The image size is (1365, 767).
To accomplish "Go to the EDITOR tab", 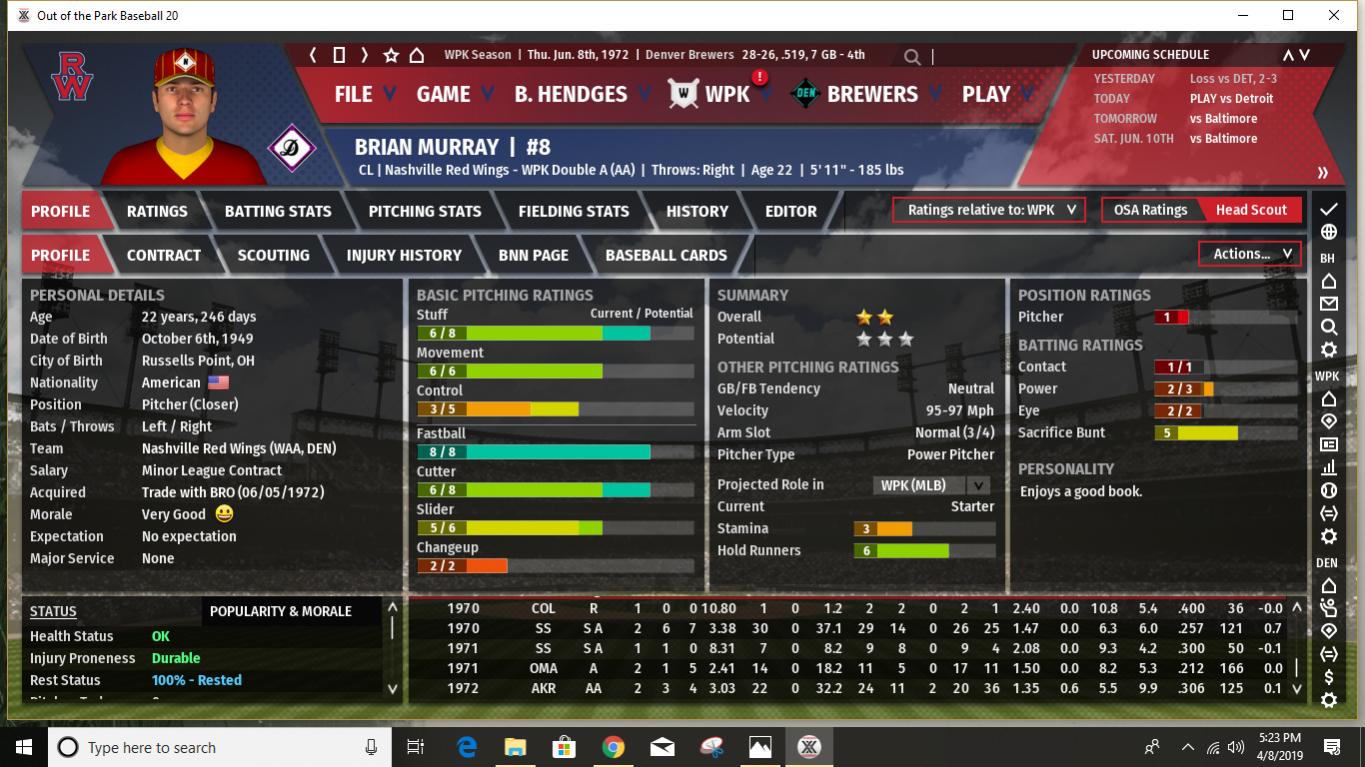I will 791,211.
